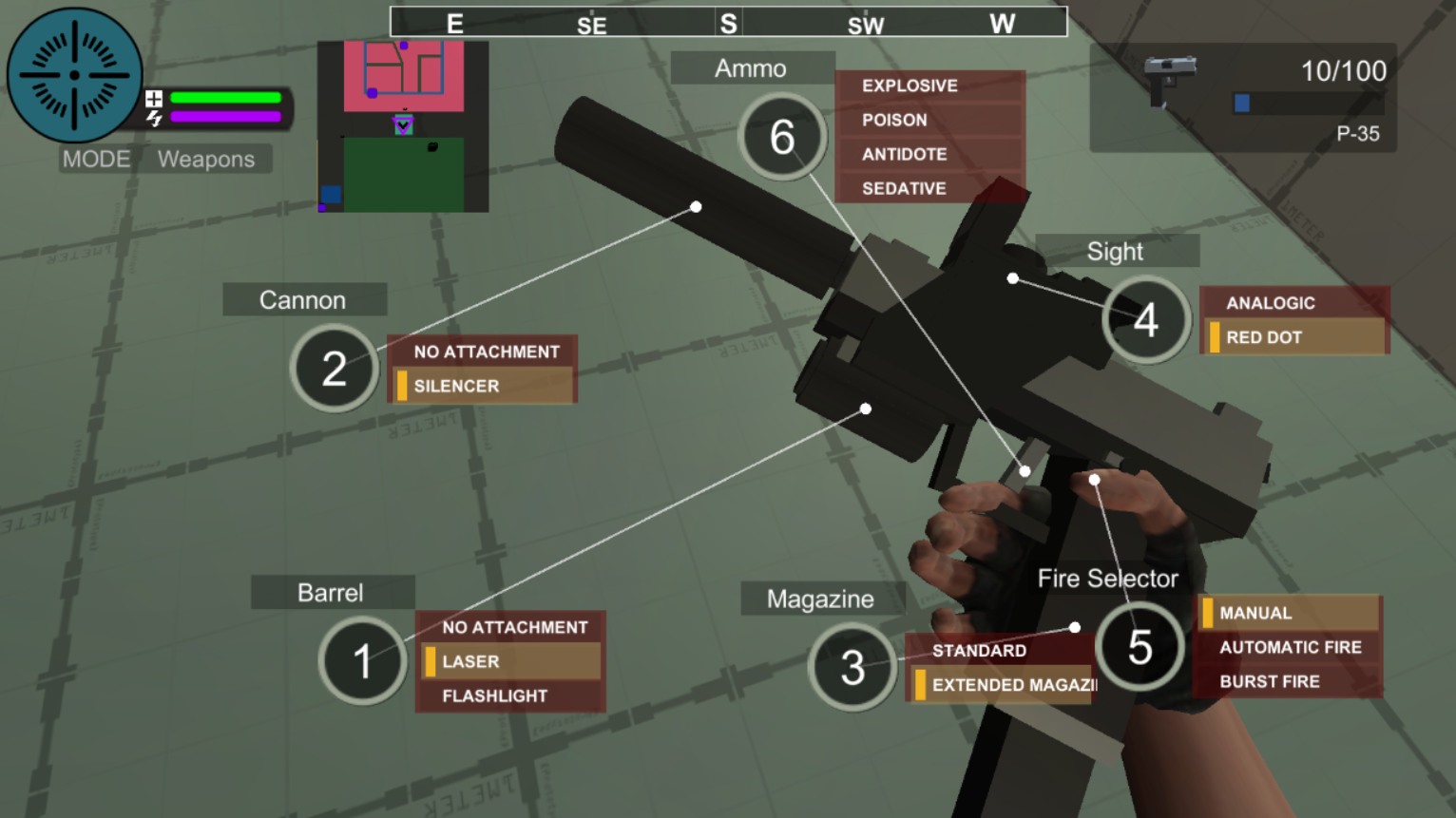Screen dimensions: 1456x818
Task: Click the MODE Weapons label
Action: click(166, 159)
